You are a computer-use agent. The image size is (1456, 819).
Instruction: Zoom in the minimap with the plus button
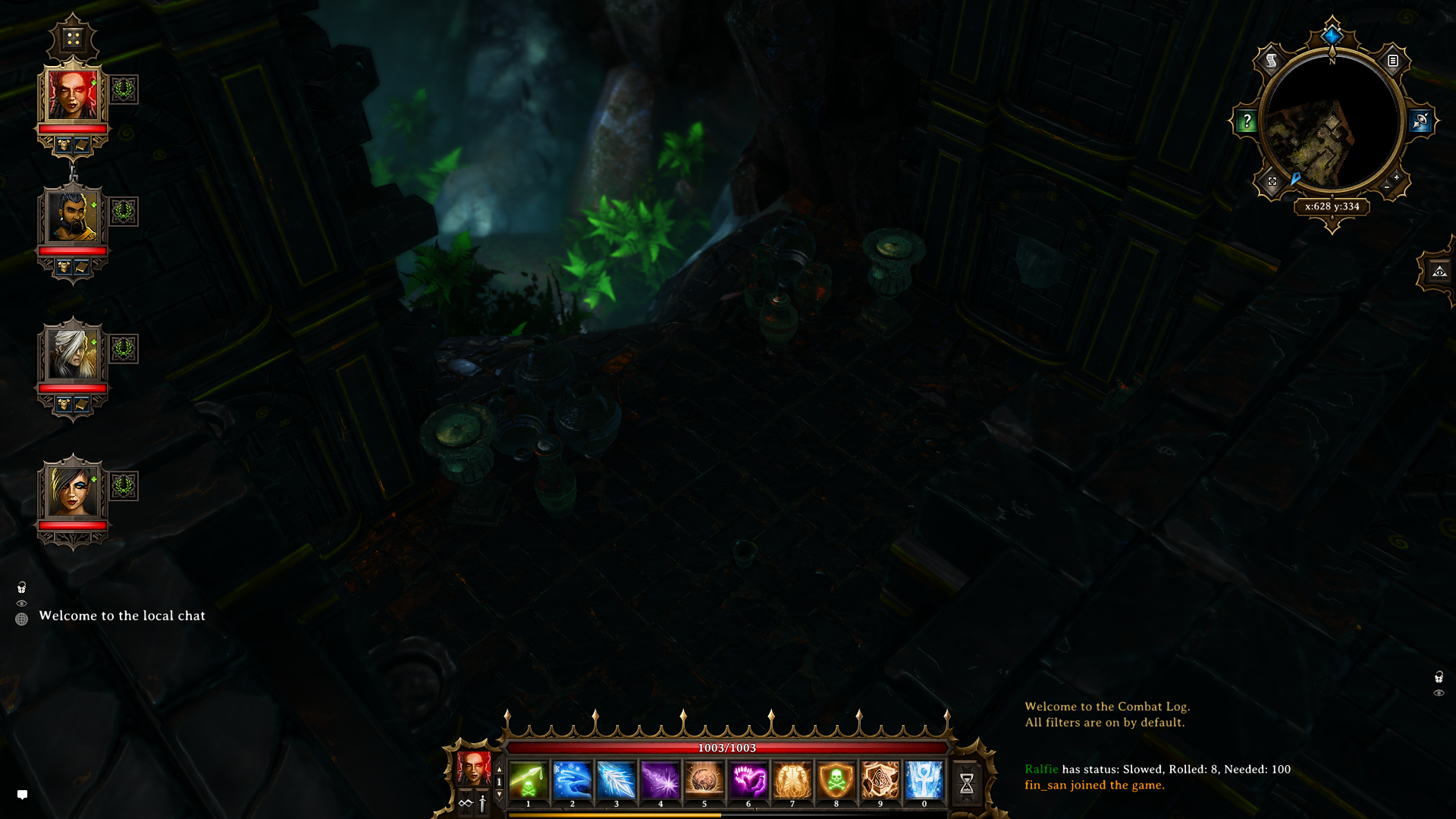coord(1396,177)
